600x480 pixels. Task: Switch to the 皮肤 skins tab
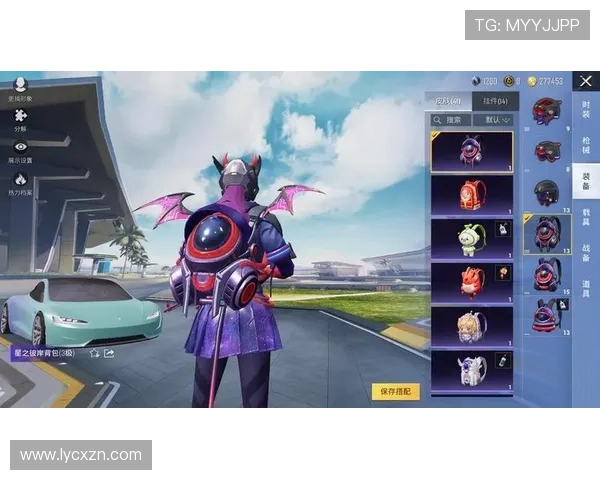(449, 101)
